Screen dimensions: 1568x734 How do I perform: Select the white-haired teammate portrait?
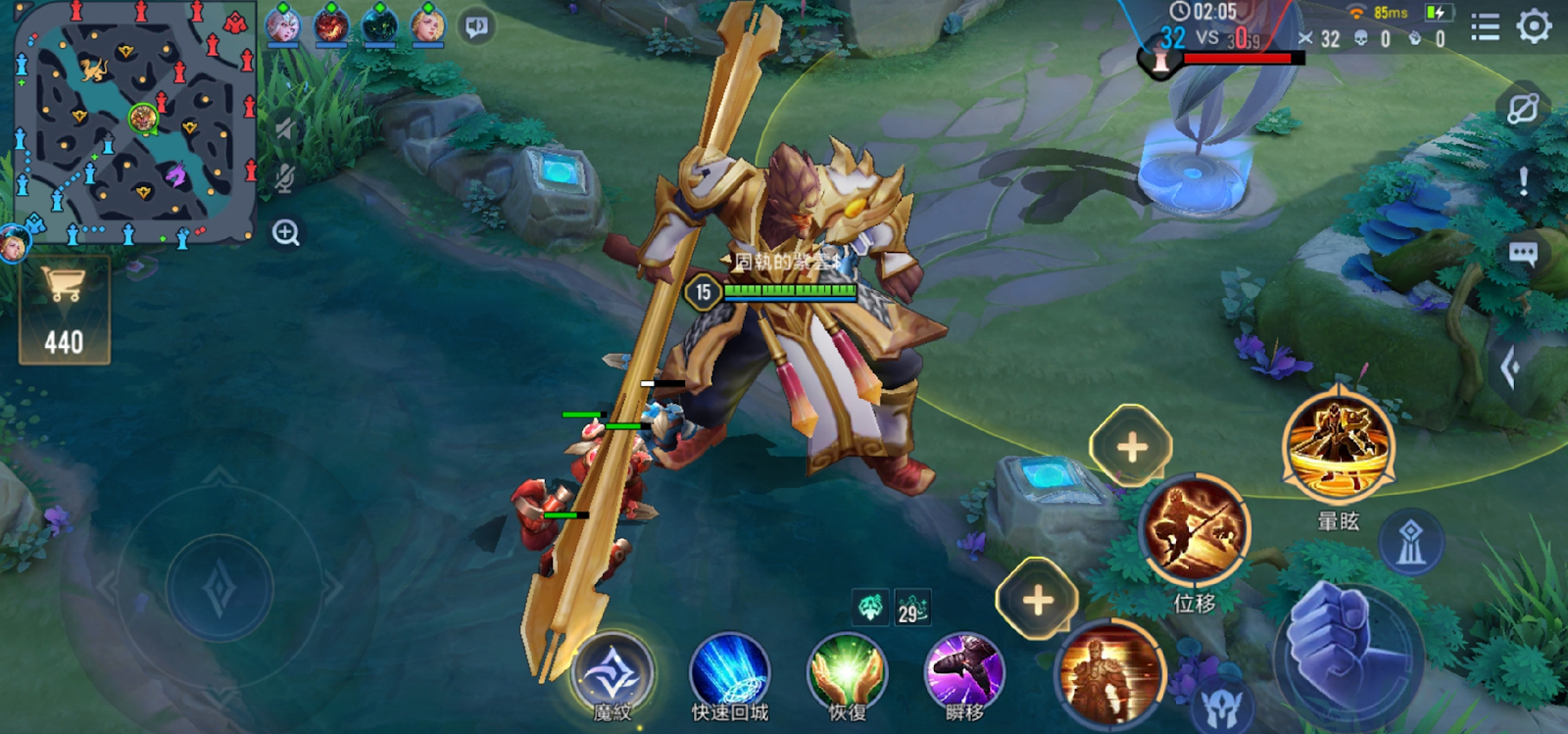(282, 25)
